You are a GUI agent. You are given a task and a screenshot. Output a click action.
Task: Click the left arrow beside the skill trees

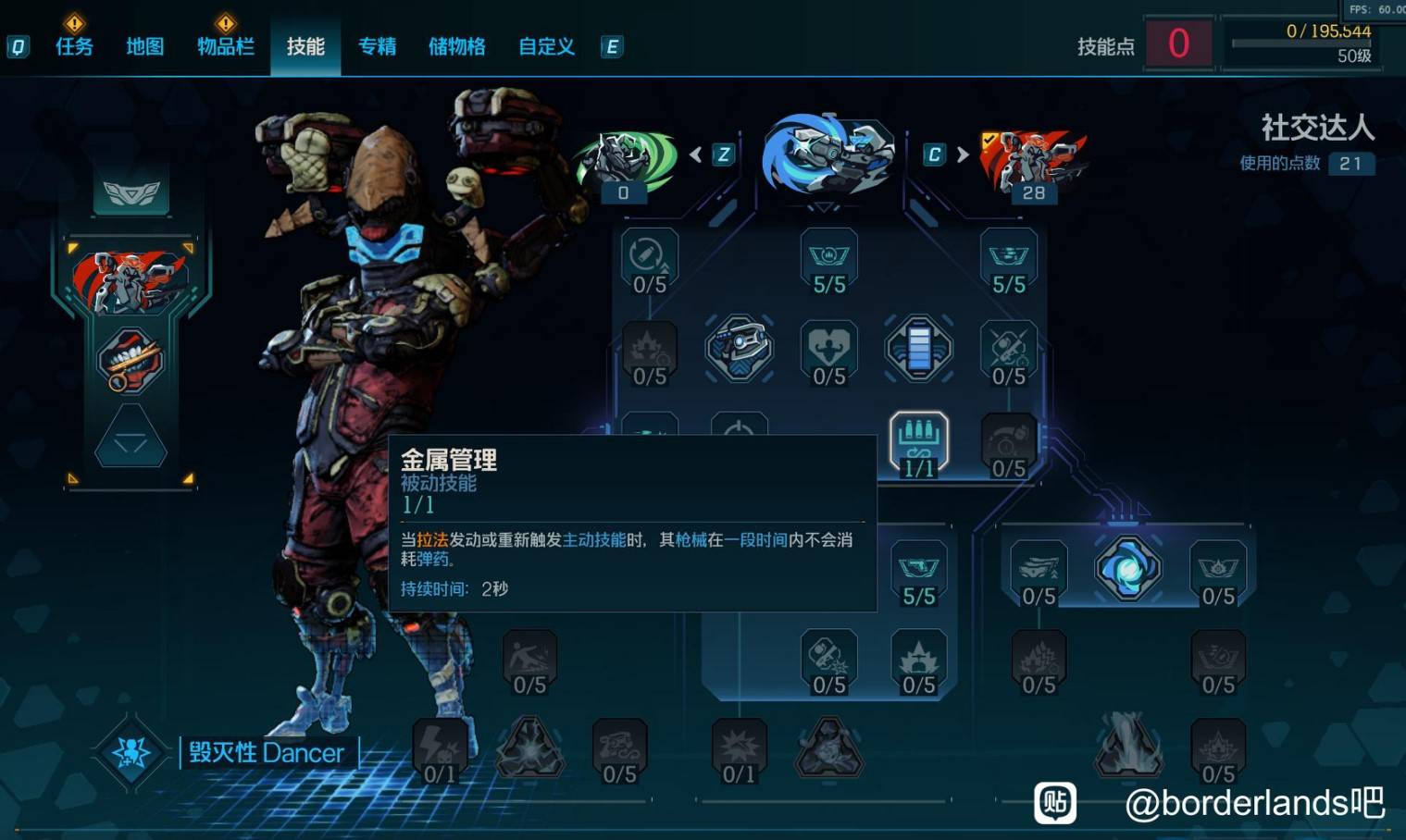696,154
